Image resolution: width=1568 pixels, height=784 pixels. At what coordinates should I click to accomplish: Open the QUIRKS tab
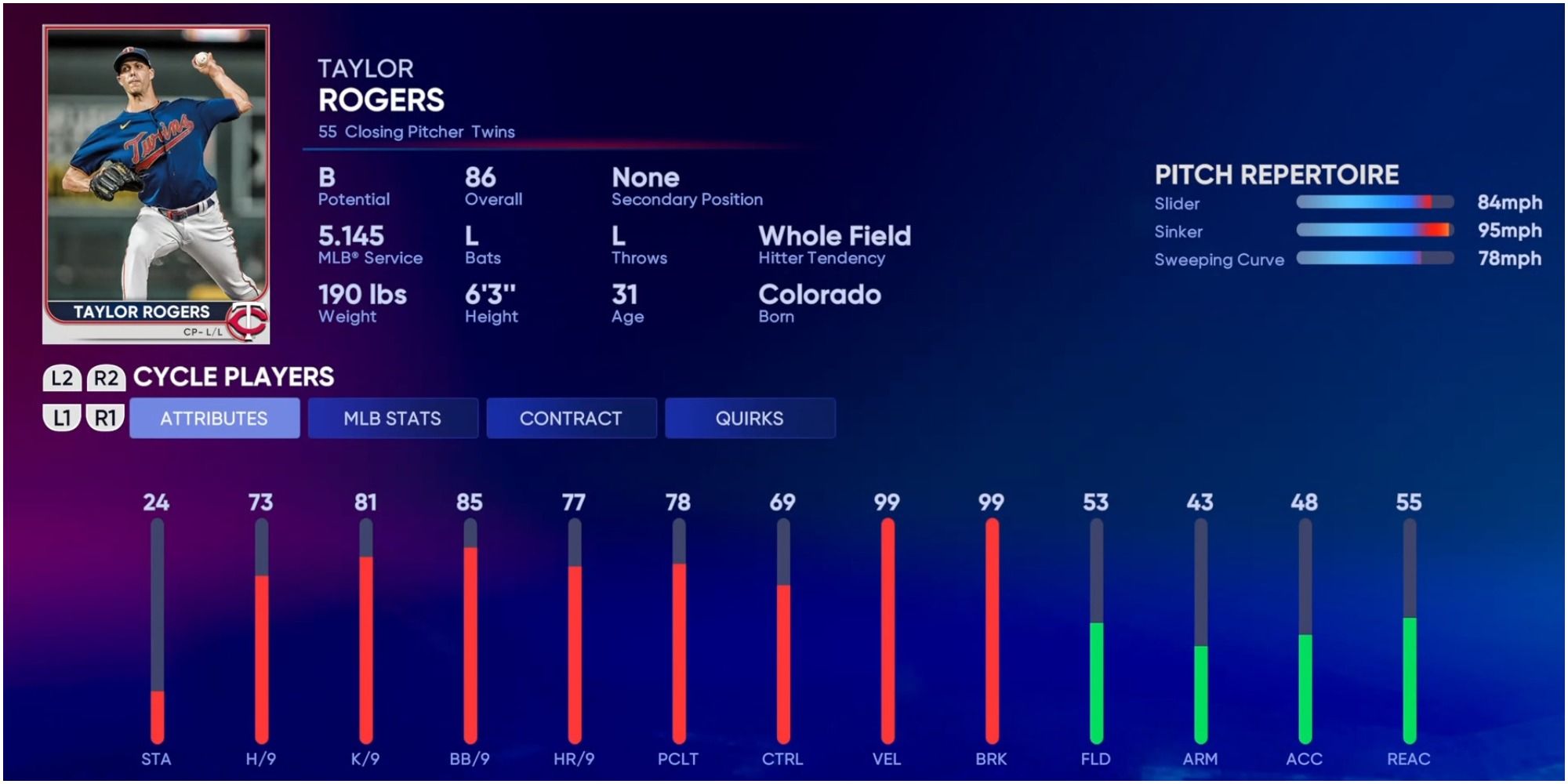click(750, 418)
